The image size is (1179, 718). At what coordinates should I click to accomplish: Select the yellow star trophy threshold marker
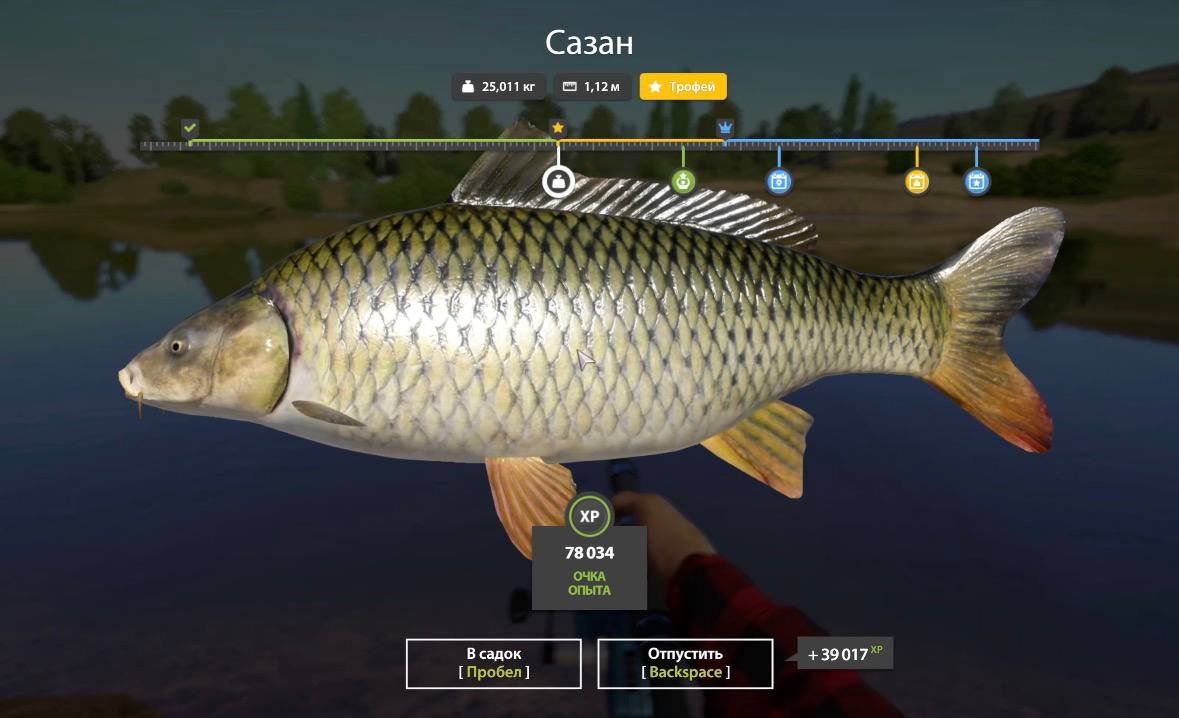tap(558, 128)
